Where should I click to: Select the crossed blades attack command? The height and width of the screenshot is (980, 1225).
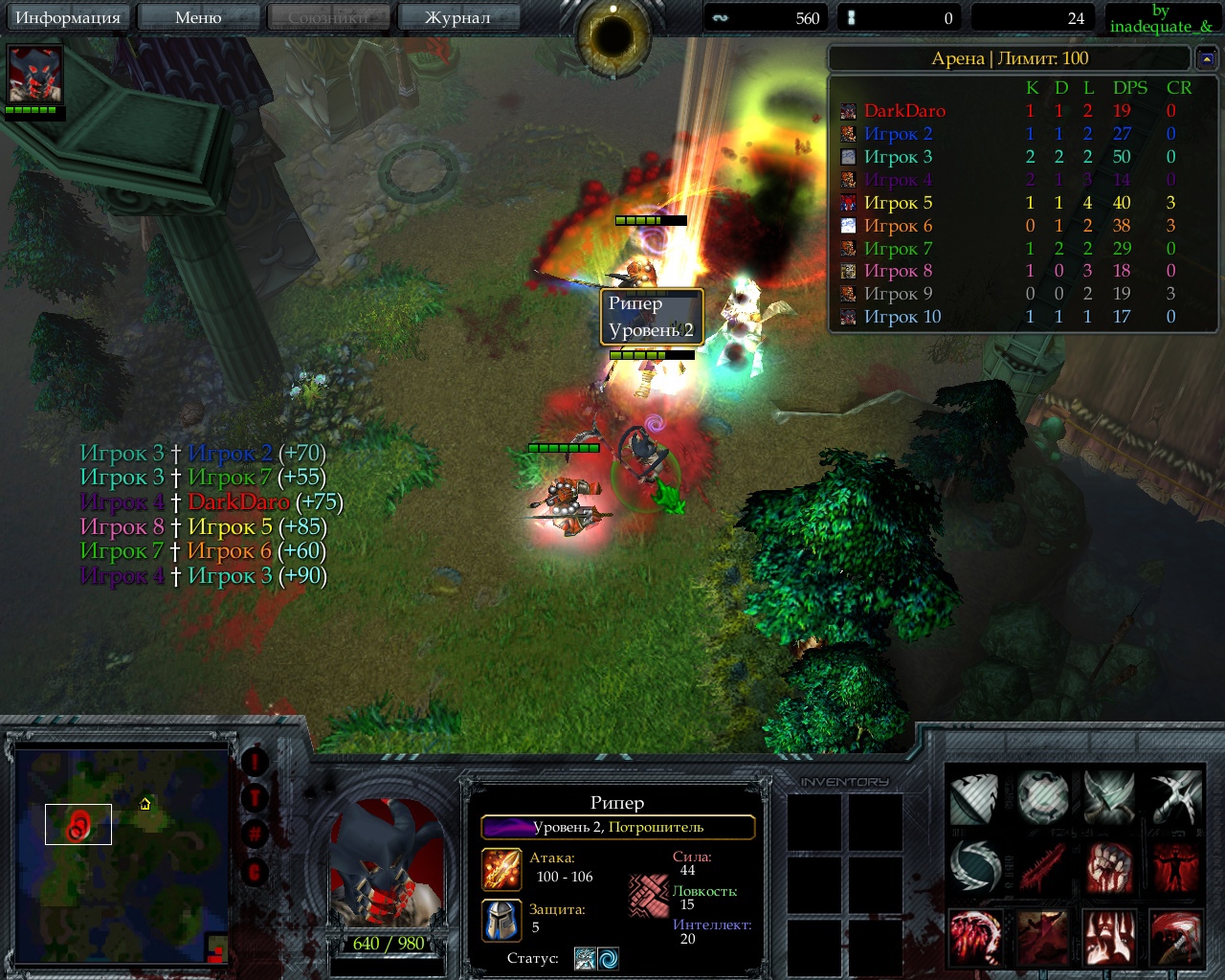point(1175,797)
